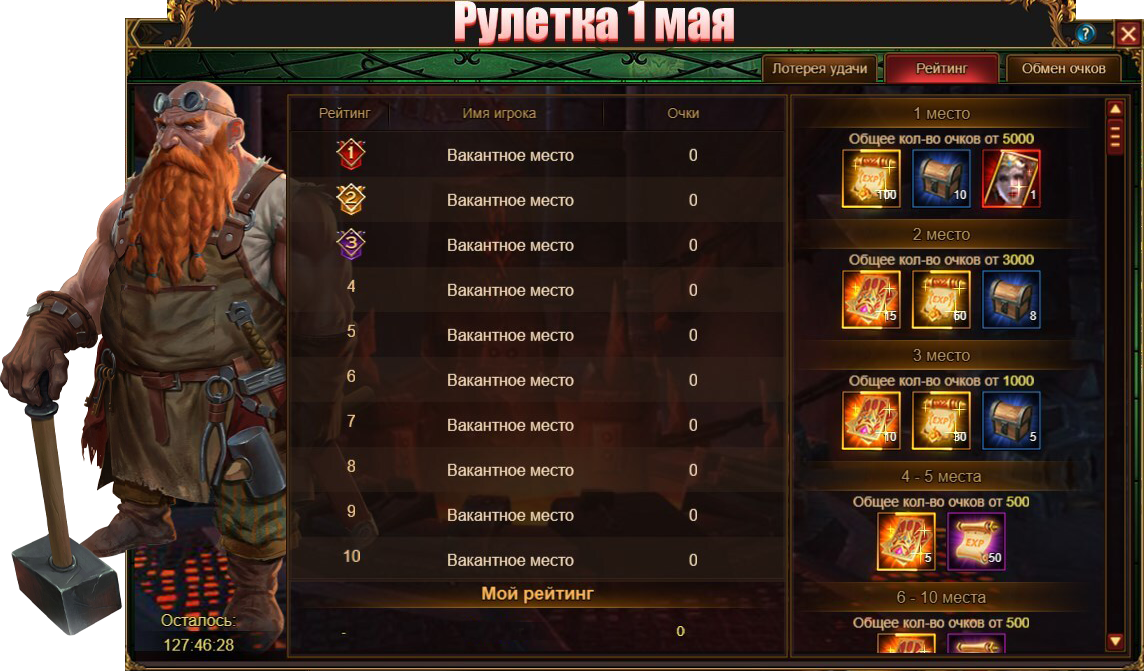Close the Рулетка 1 мая window

pyautogui.click(x=1127, y=33)
